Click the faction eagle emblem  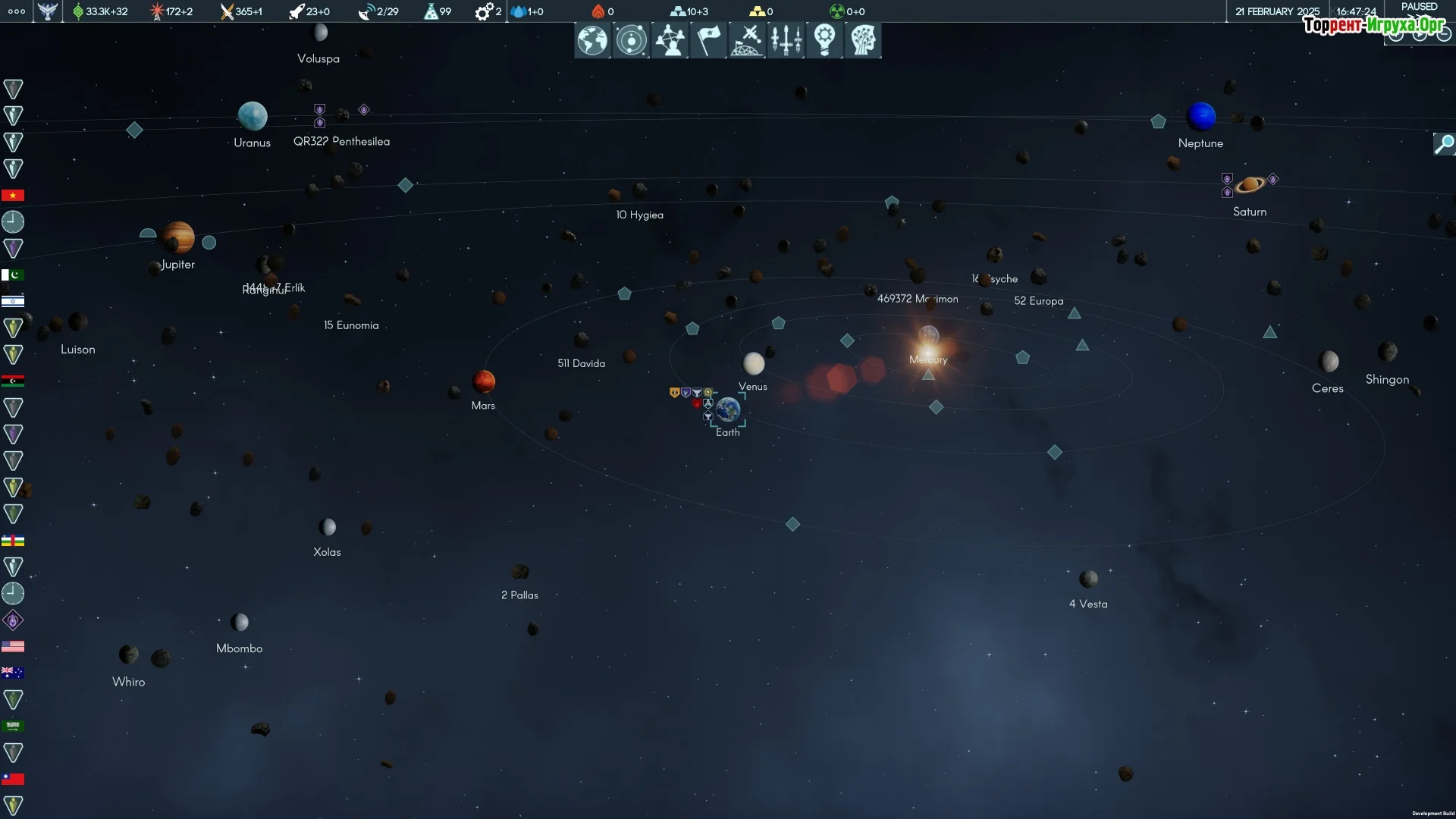47,11
